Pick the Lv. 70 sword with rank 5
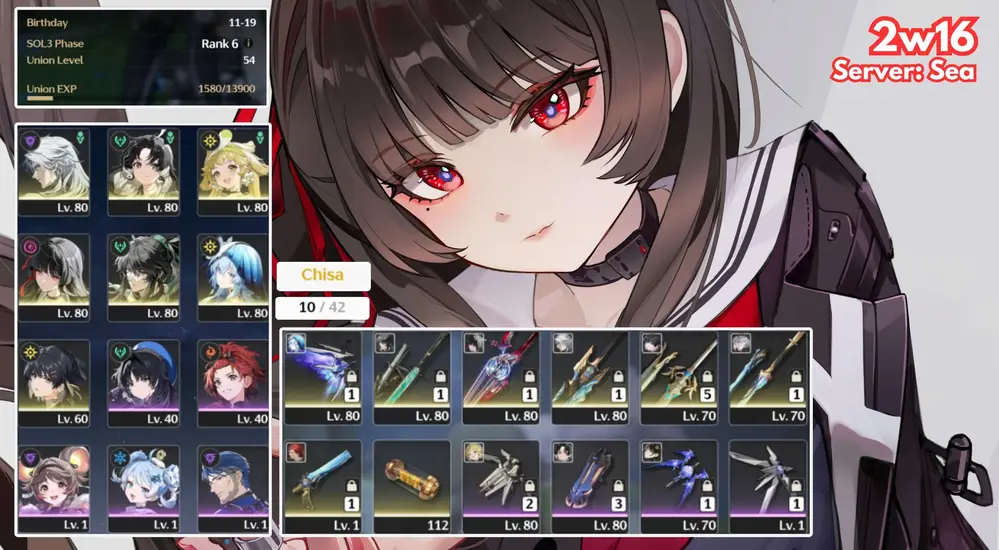999x550 pixels. point(679,377)
